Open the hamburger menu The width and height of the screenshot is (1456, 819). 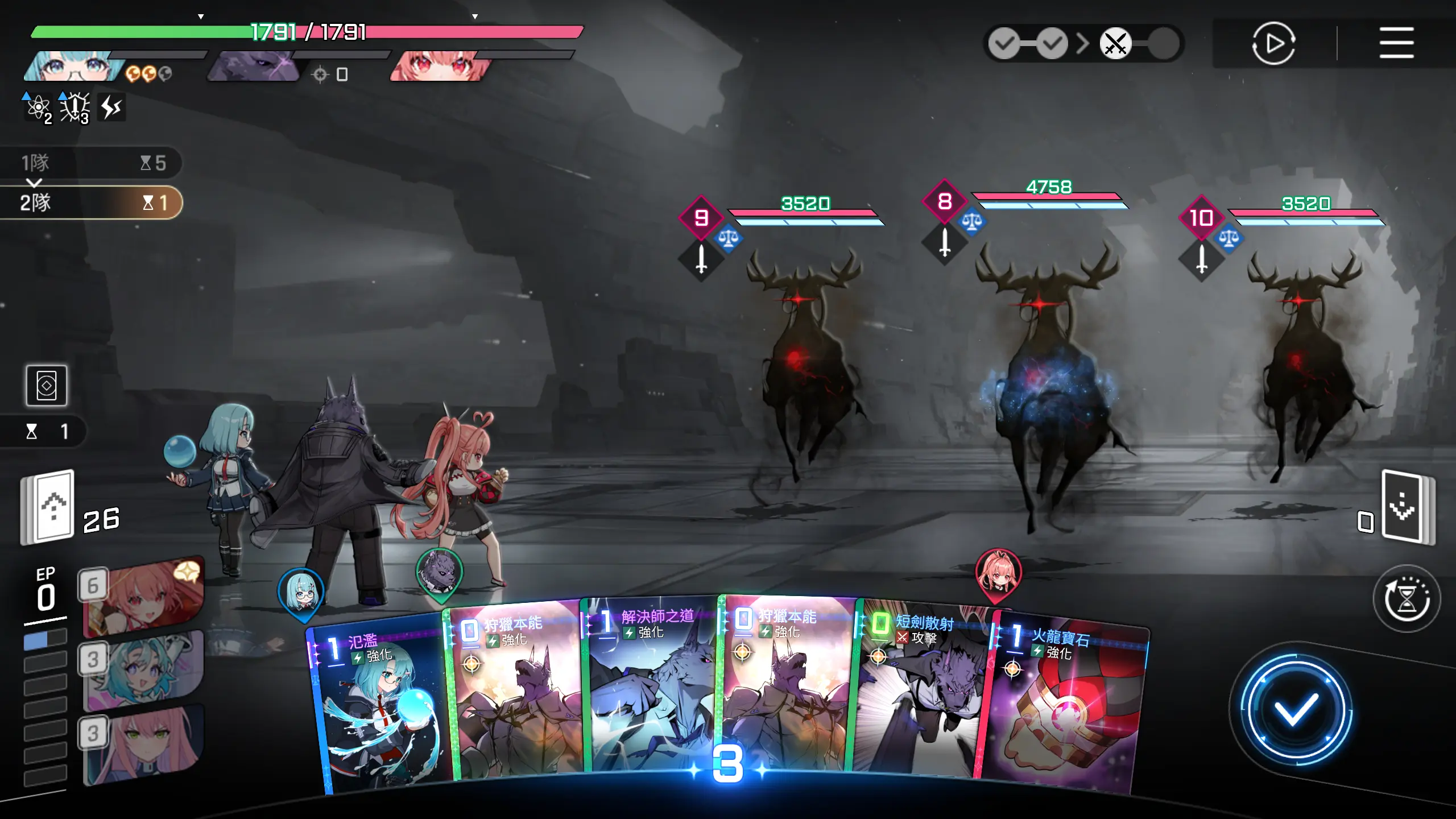pyautogui.click(x=1396, y=43)
